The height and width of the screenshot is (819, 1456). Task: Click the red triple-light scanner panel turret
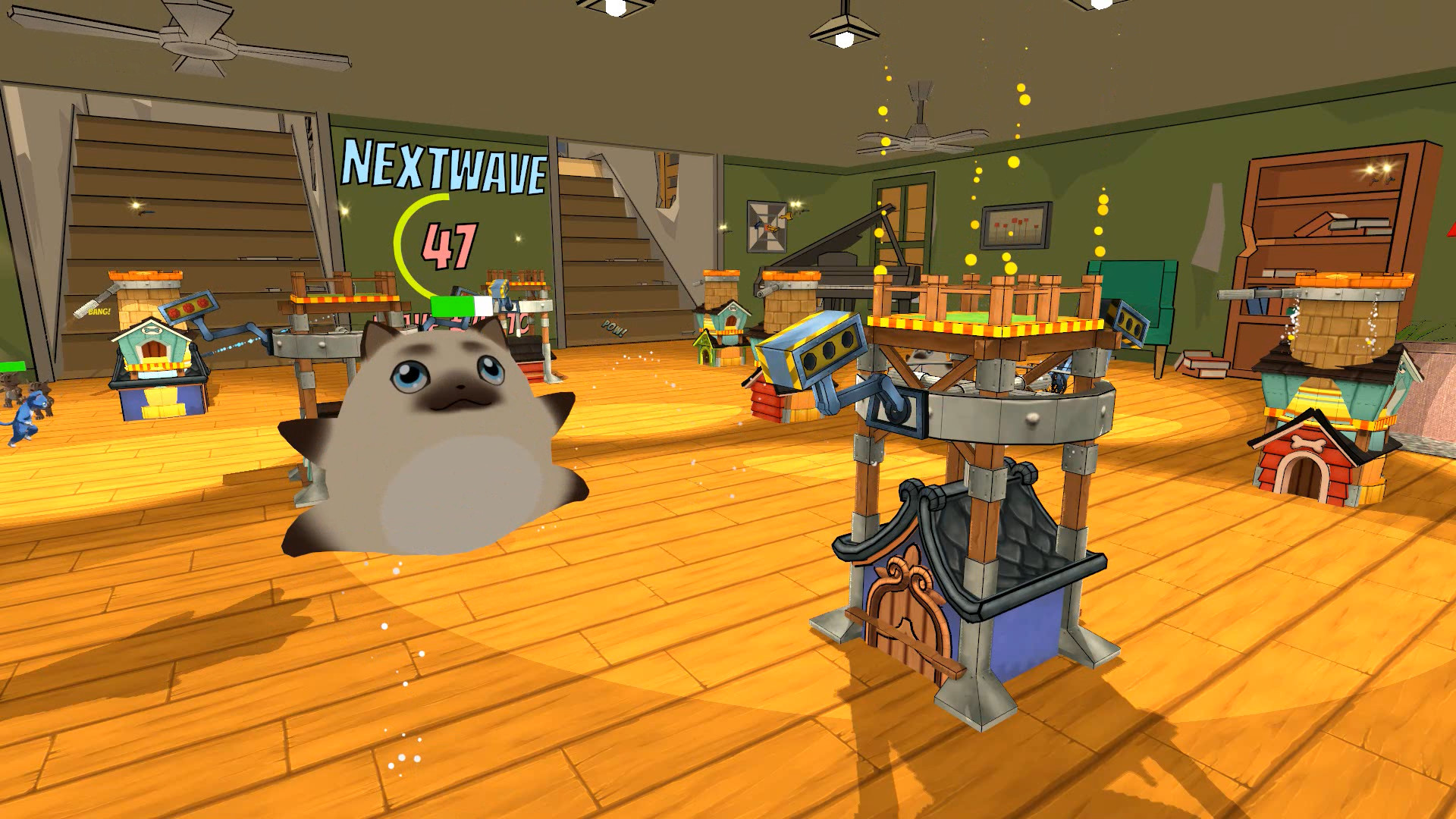190,307
